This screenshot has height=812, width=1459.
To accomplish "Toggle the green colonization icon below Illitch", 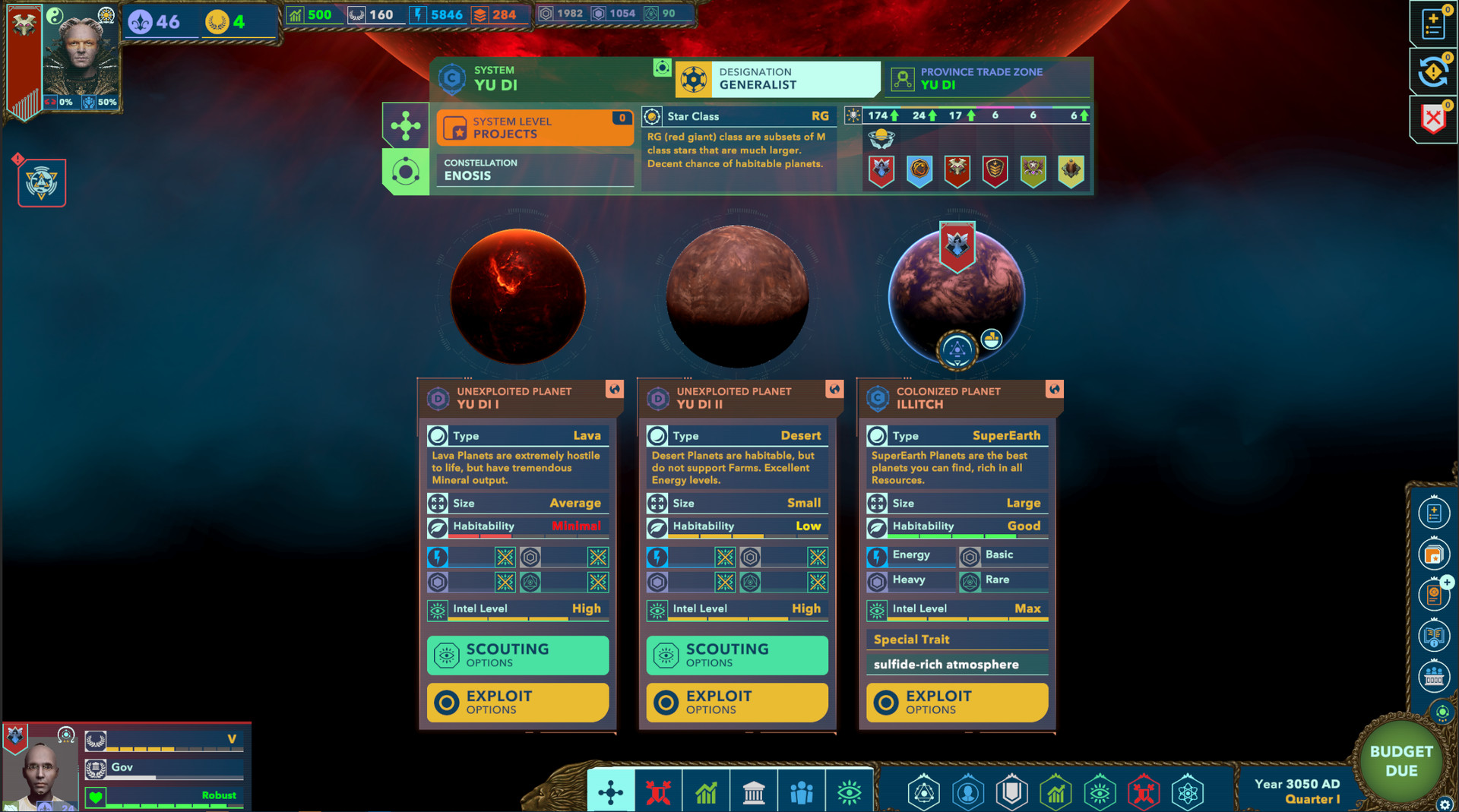I will (x=959, y=350).
